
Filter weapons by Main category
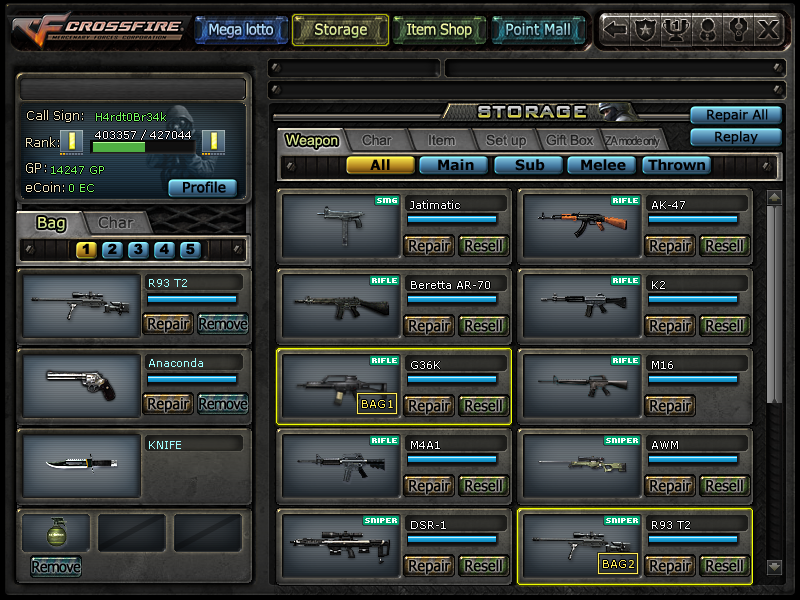(x=455, y=165)
